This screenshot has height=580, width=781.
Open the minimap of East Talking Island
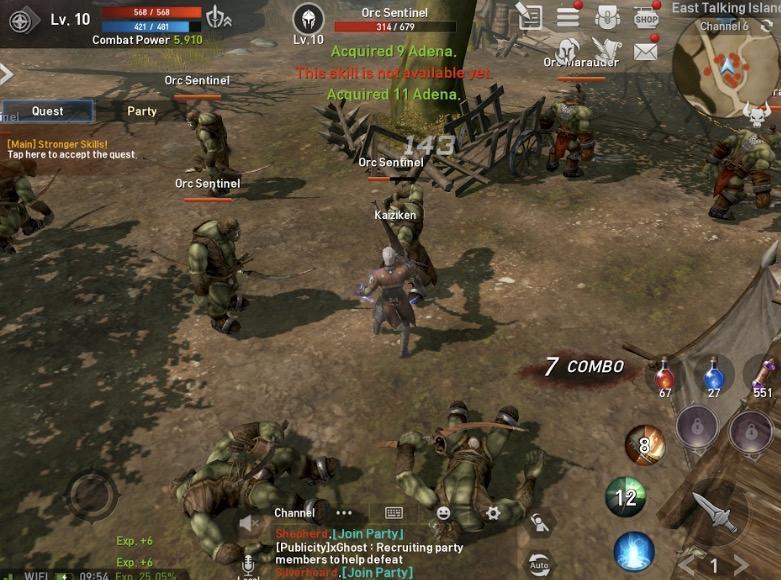[725, 66]
